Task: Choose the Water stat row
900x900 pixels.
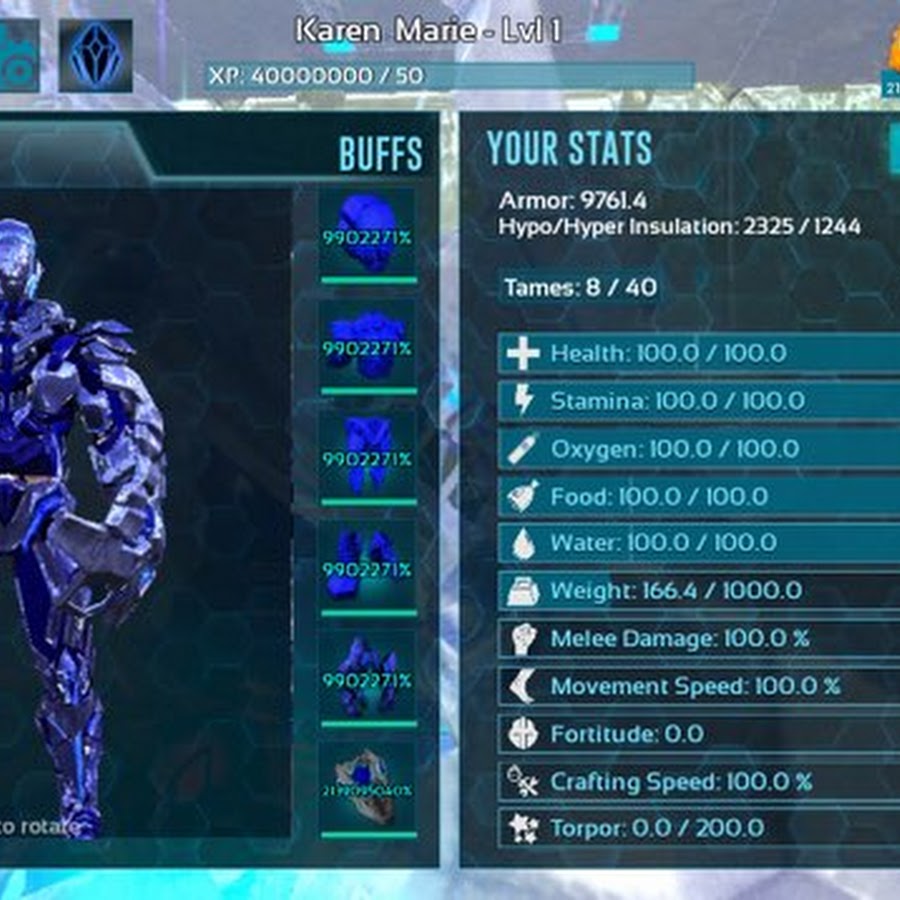Action: [699, 544]
